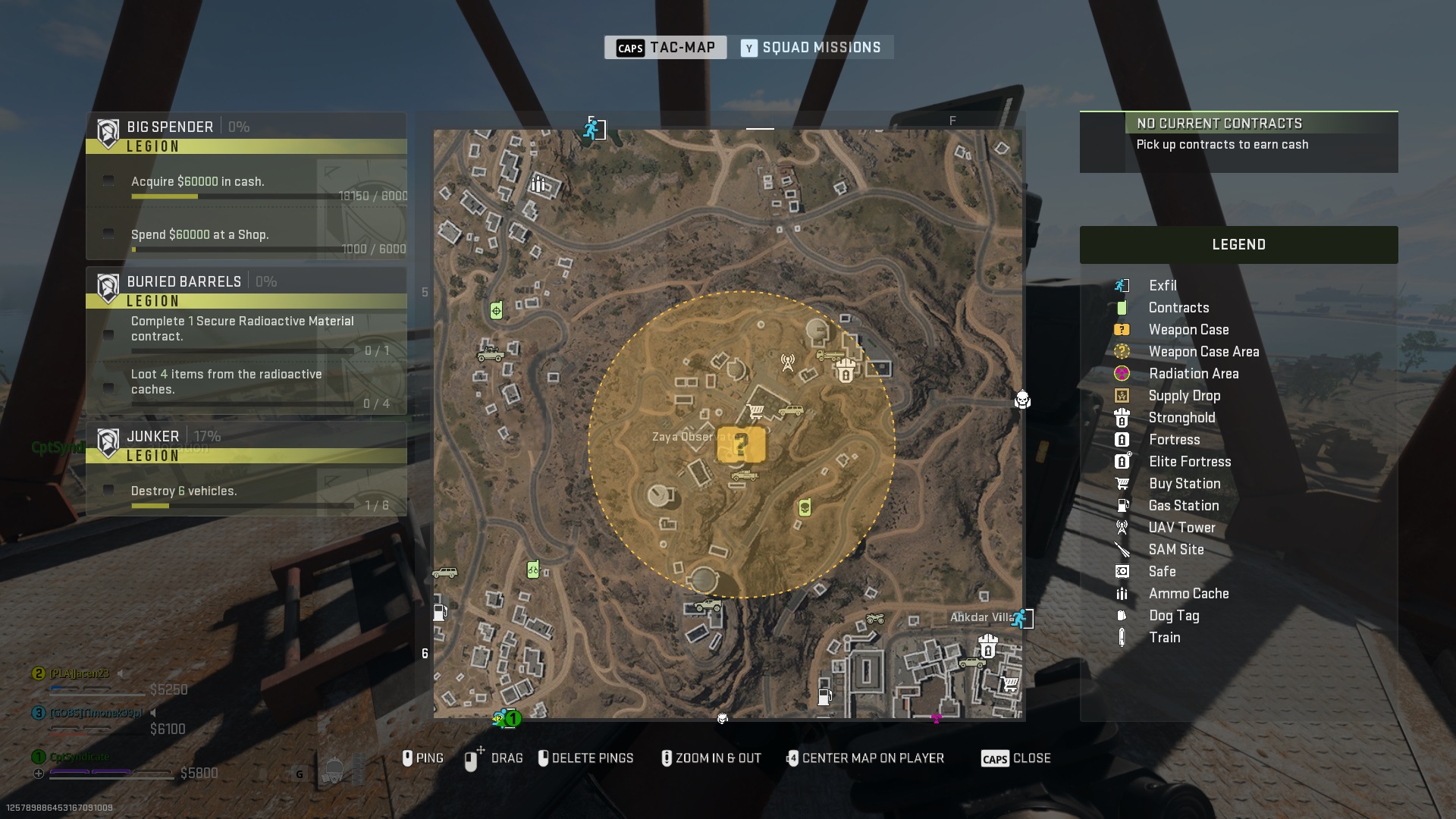Screen dimensions: 1456x819
Task: Select the Weapon Case icon at Zaya Observatory
Action: click(x=740, y=446)
